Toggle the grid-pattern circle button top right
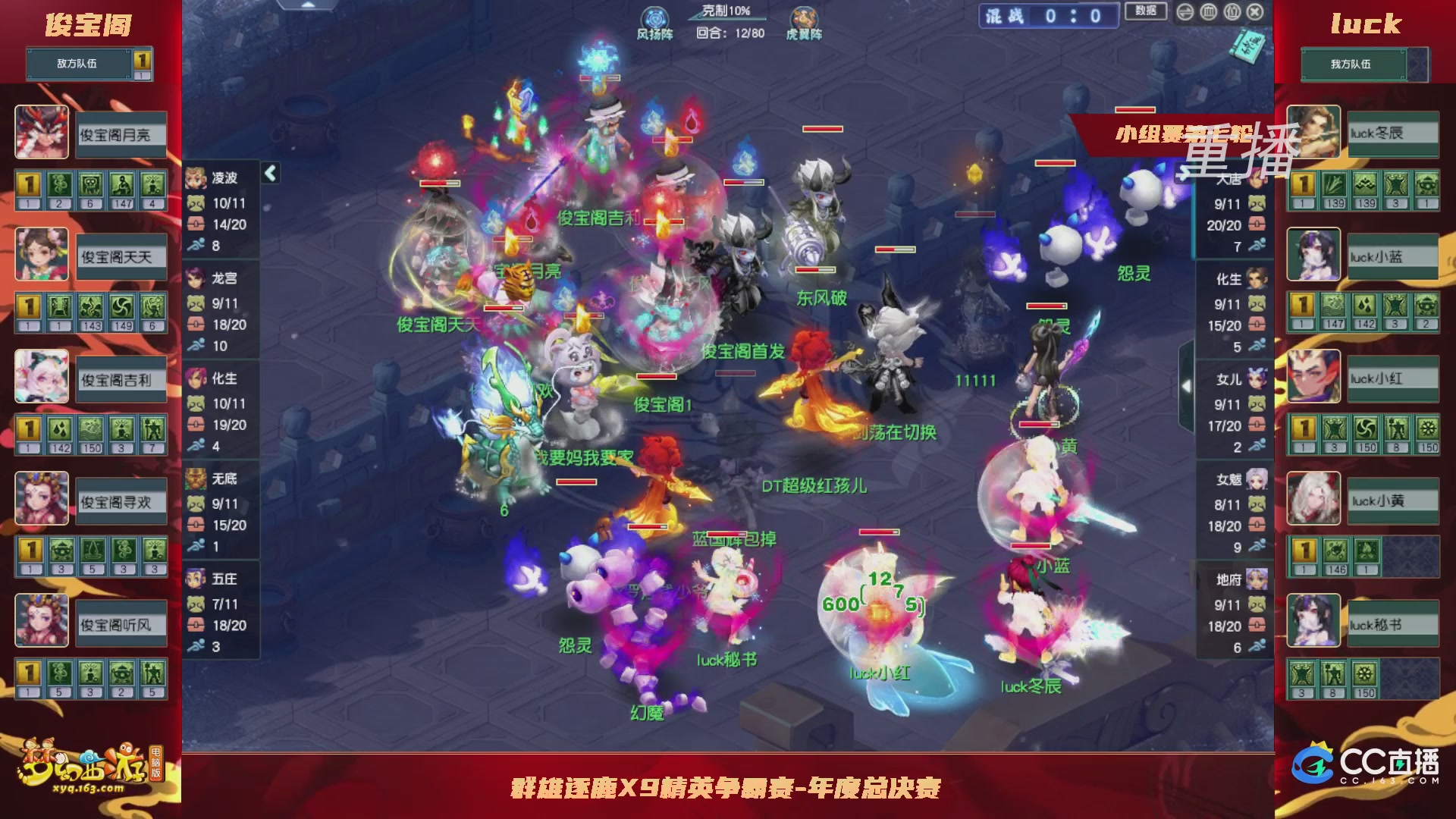The height and width of the screenshot is (819, 1456). [1207, 13]
